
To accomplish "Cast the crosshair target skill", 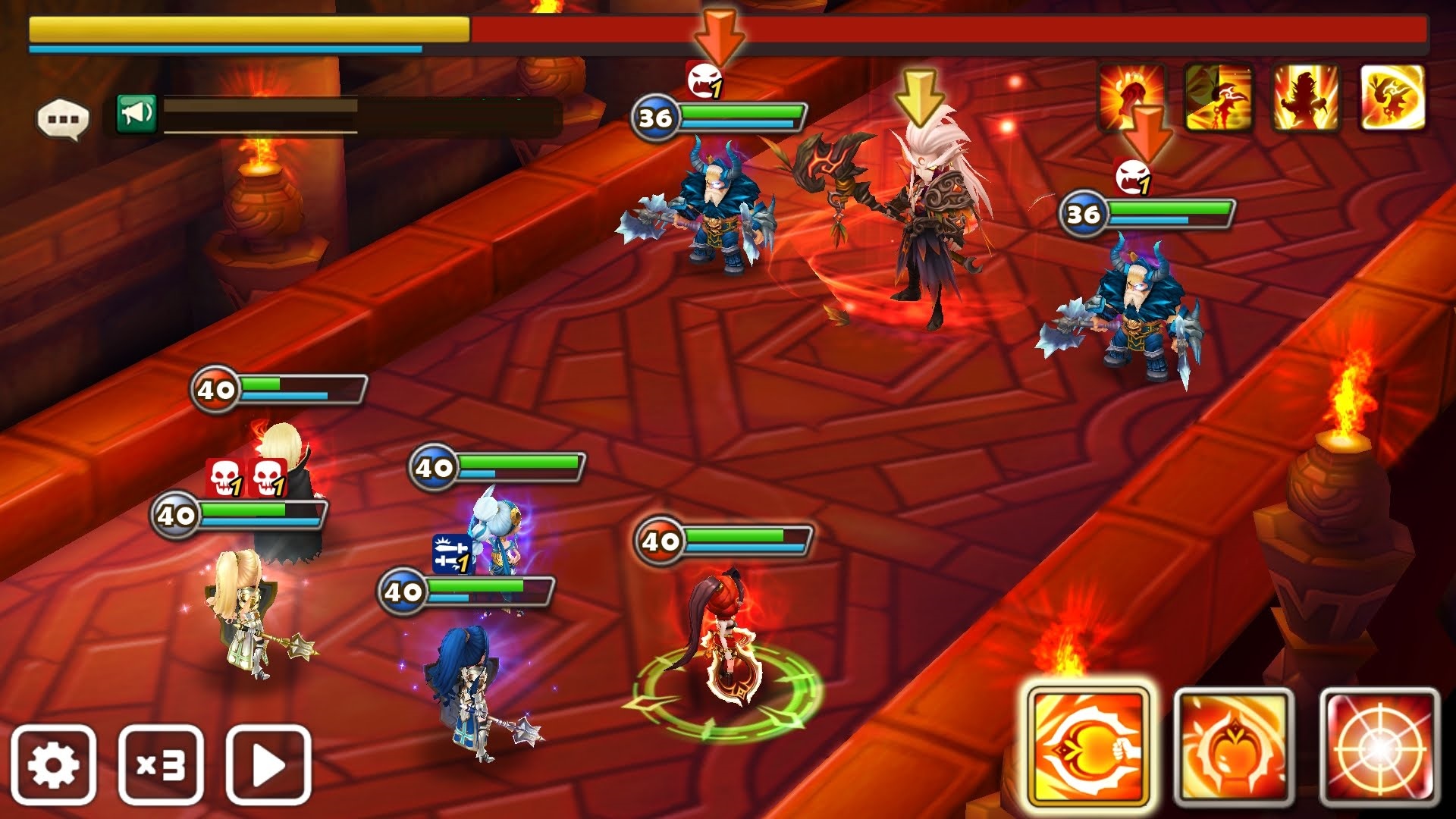I will click(x=1379, y=747).
